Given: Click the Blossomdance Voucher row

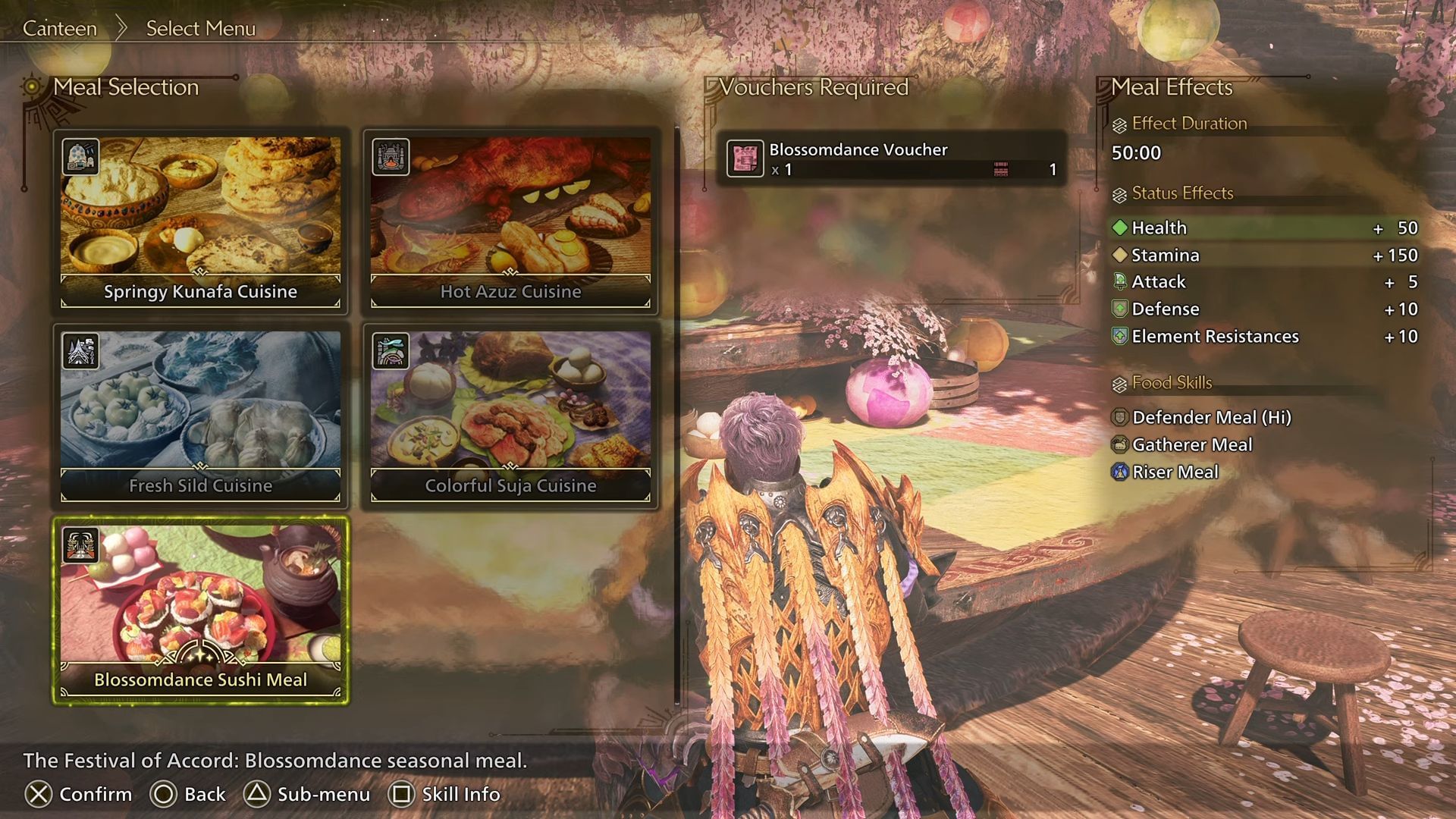Looking at the screenshot, I should point(891,158).
